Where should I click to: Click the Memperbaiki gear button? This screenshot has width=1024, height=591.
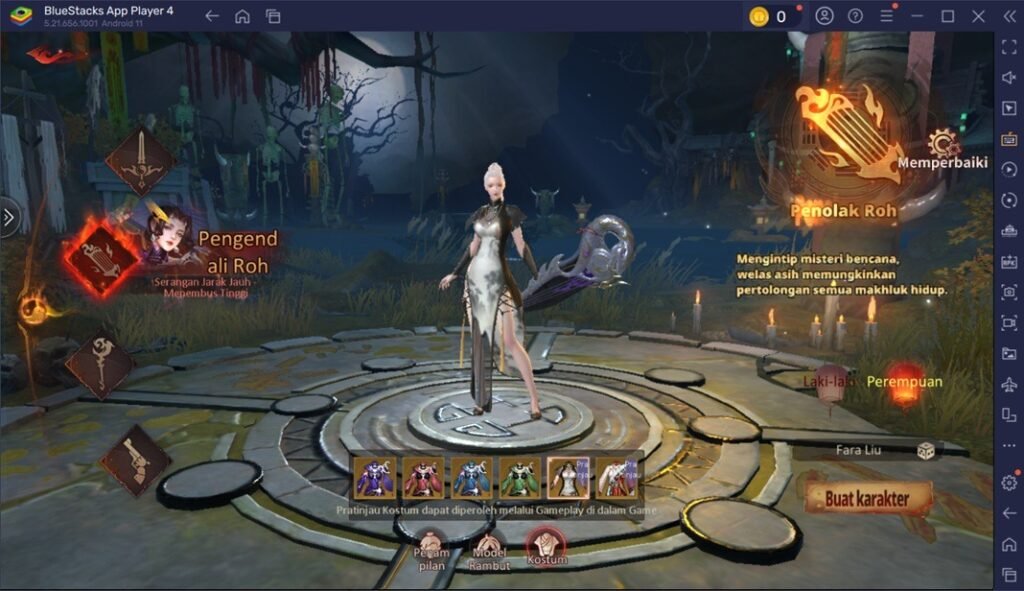point(942,146)
